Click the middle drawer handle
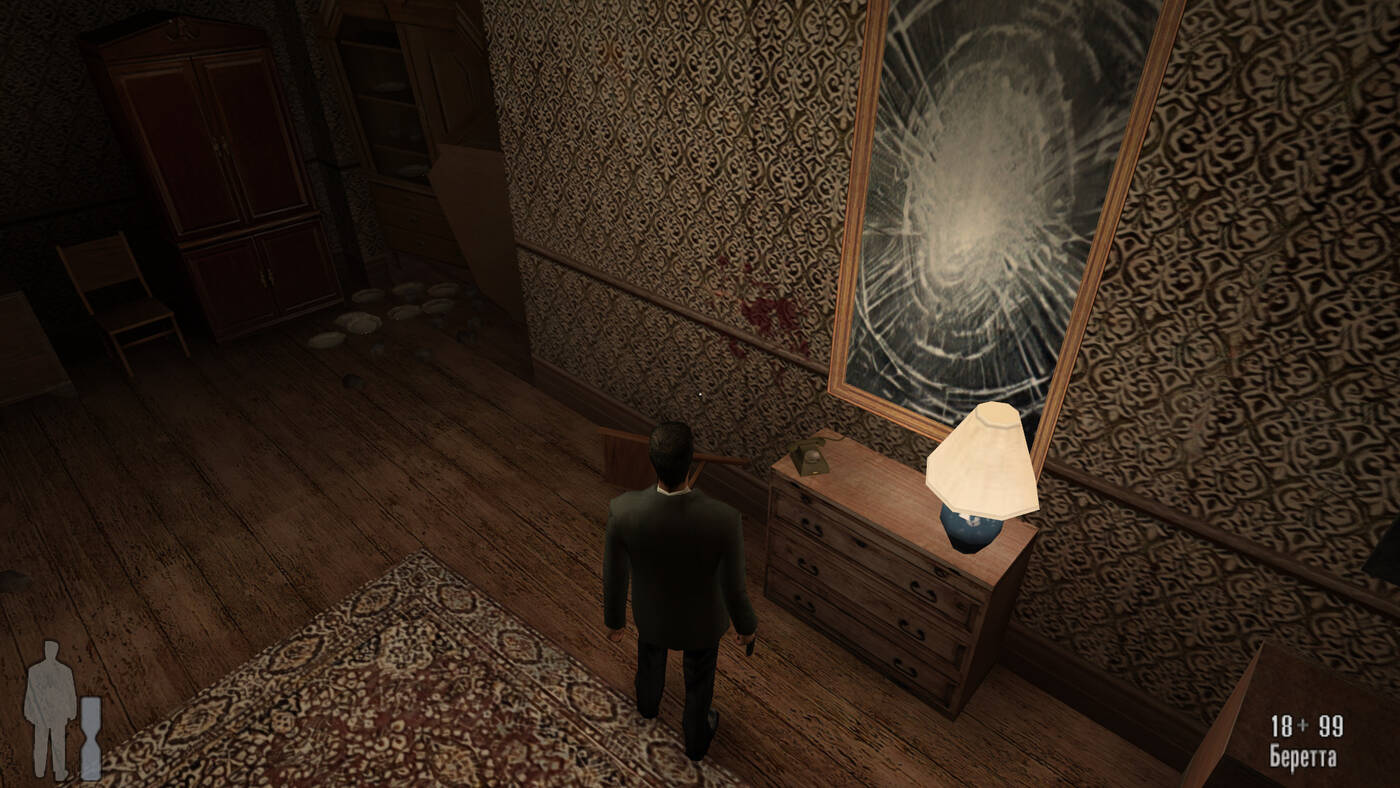Screen dimensions: 1400x788 pos(805,565)
